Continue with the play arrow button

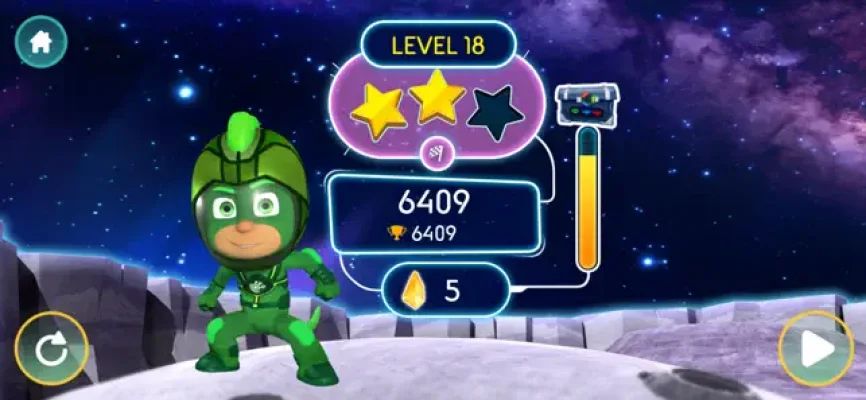[815, 349]
